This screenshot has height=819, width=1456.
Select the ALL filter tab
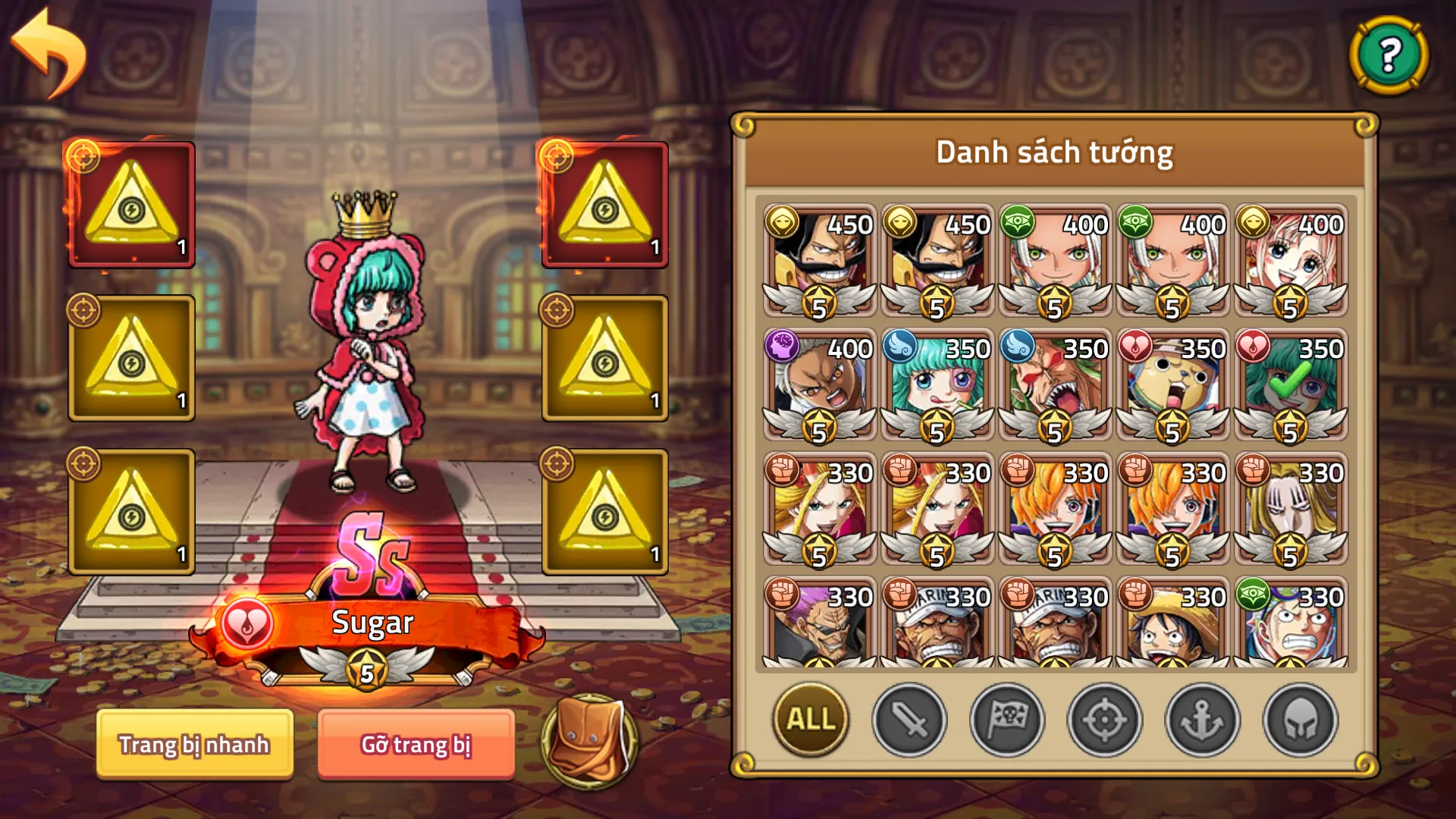[x=808, y=721]
